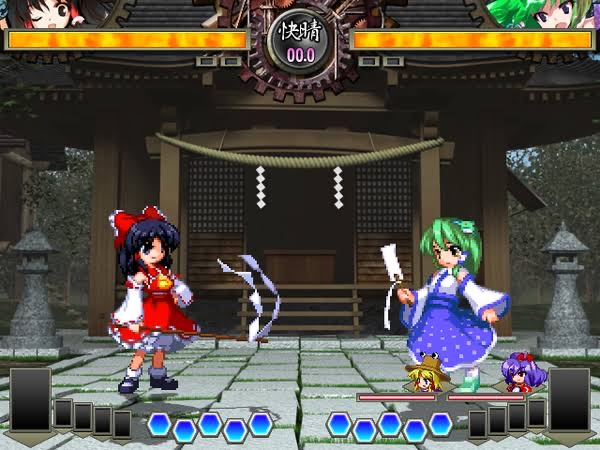Choose the Kanako purple-haired chibi icon
This screenshot has width=600, height=450.
tap(518, 372)
